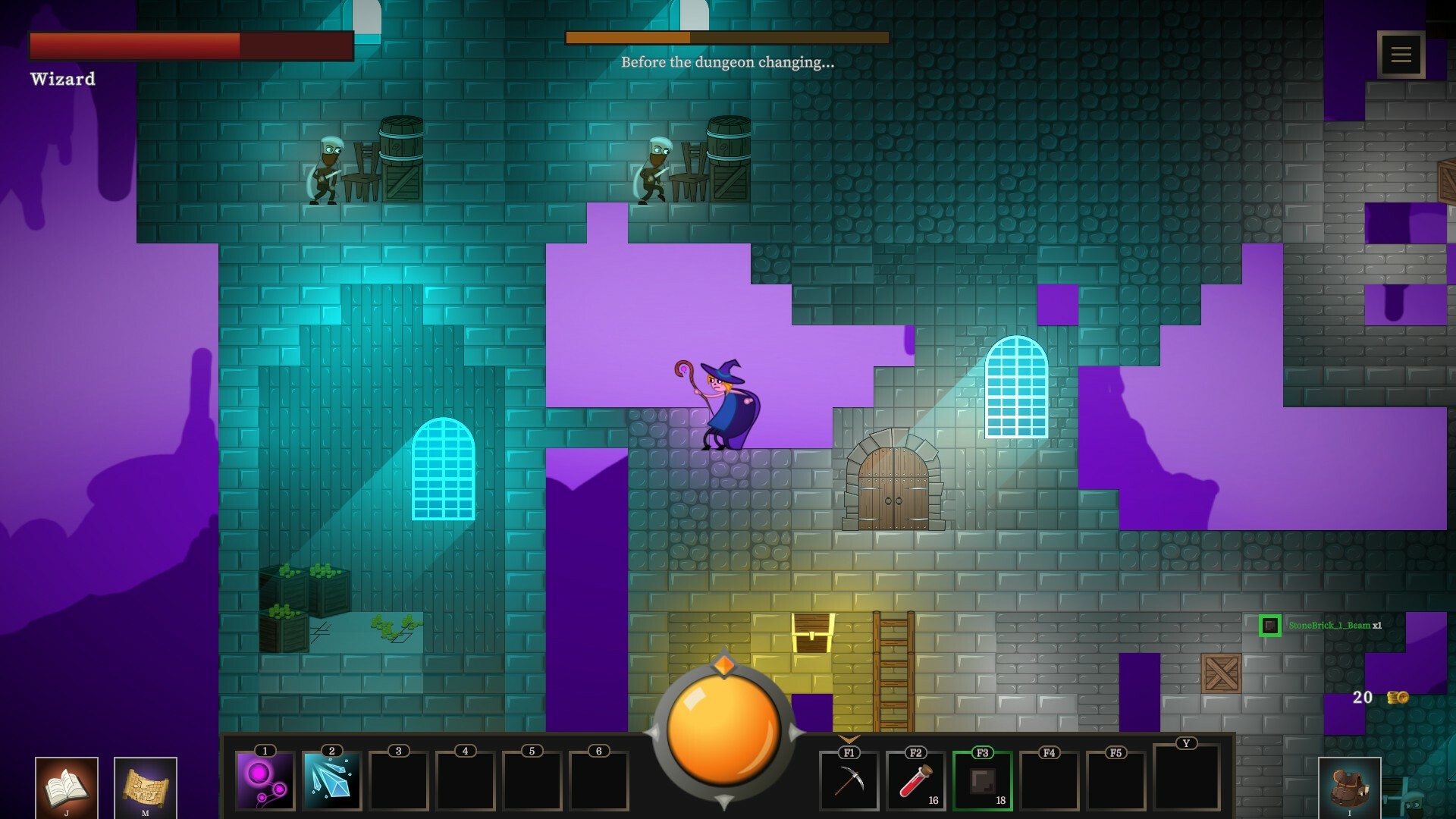Click the Wizard name label
The image size is (1456, 819).
click(63, 79)
